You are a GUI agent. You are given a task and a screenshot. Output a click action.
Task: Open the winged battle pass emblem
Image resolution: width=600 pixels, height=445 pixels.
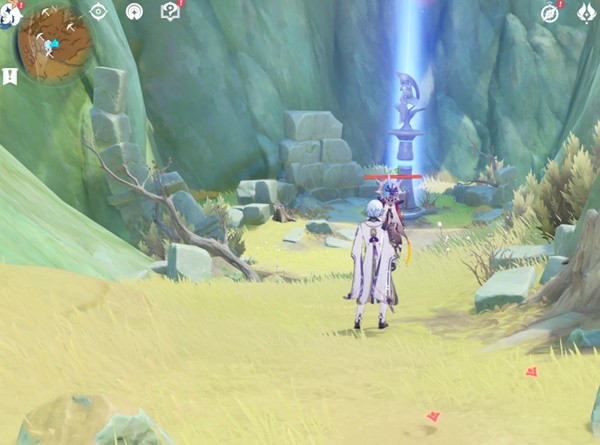tap(586, 12)
